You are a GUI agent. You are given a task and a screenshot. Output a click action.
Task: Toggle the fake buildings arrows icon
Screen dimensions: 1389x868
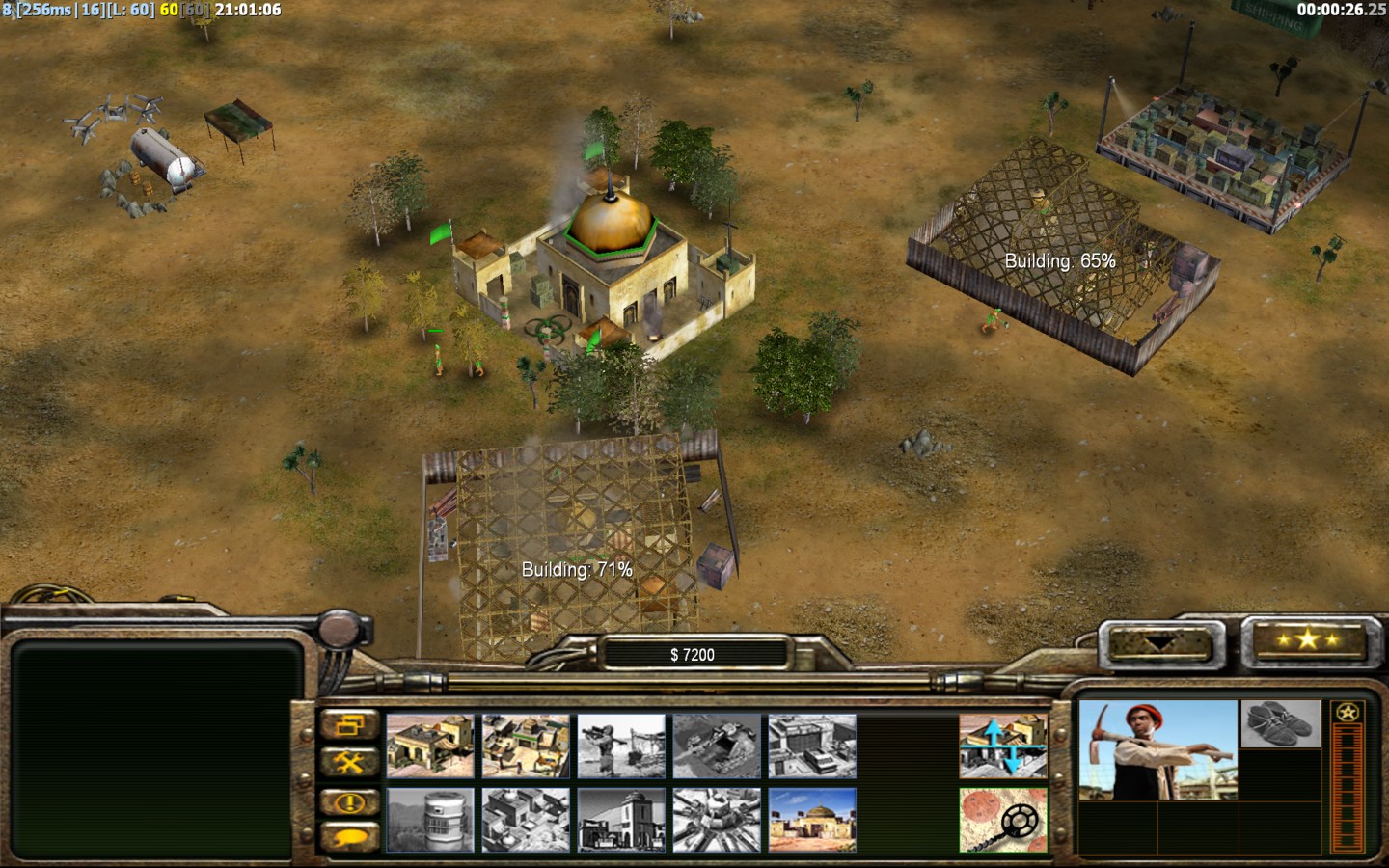pyautogui.click(x=1003, y=746)
